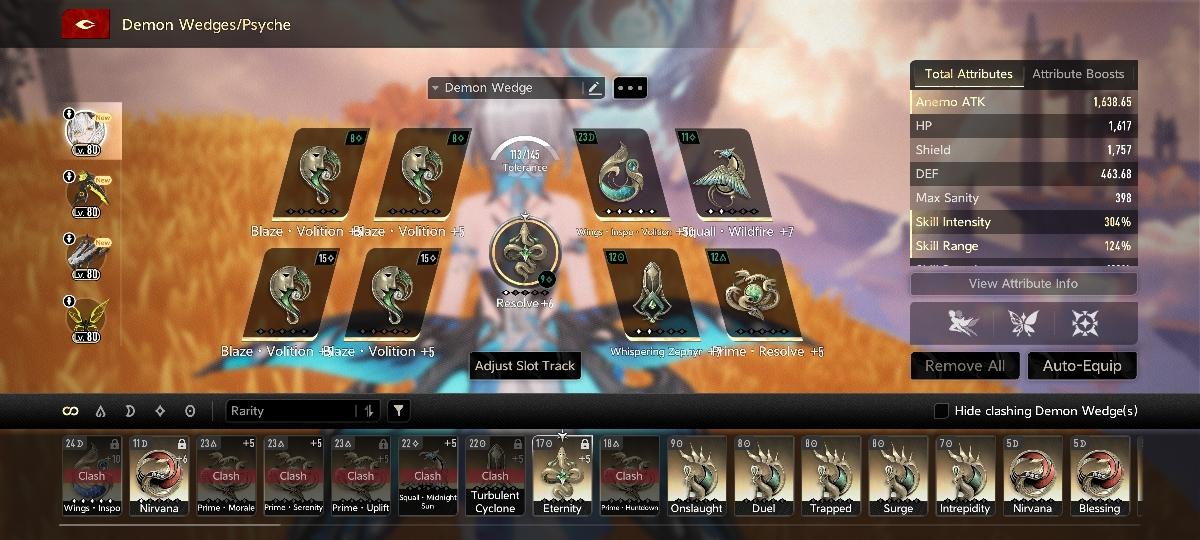Switch to the Attribute Boosts tab
The width and height of the screenshot is (1200, 540).
[1078, 74]
